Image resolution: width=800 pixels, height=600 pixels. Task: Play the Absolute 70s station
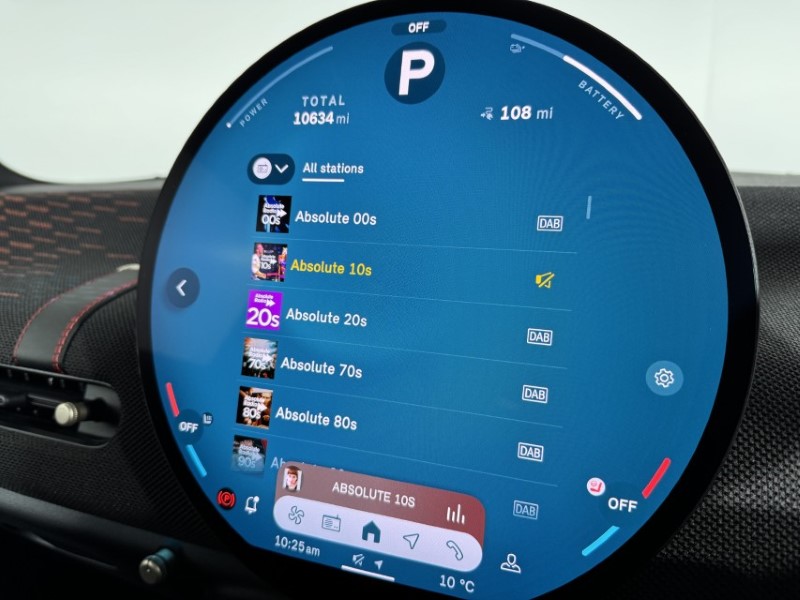321,367
